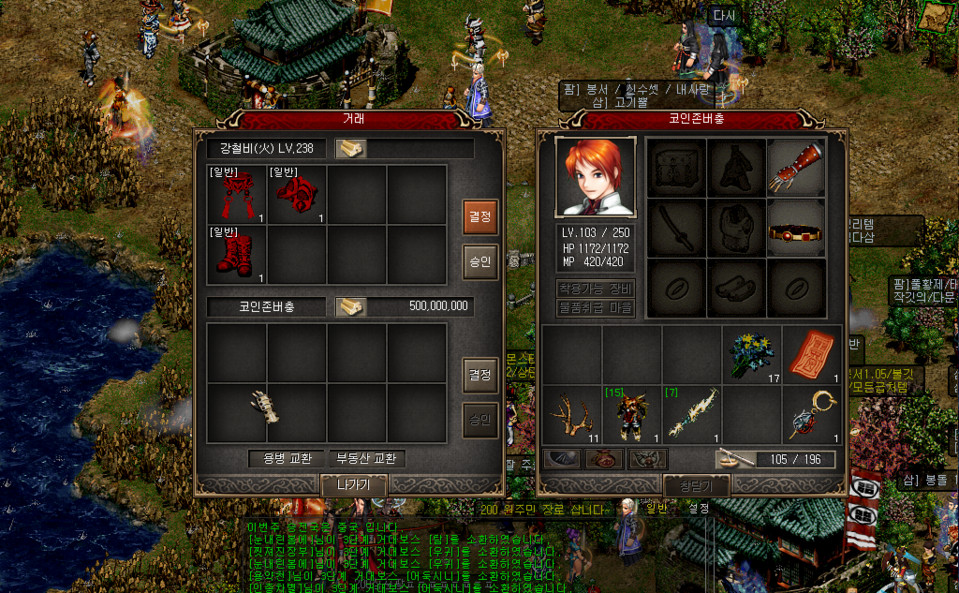Select the gold crescent pendant item
This screenshot has width=959, height=593.
point(811,414)
